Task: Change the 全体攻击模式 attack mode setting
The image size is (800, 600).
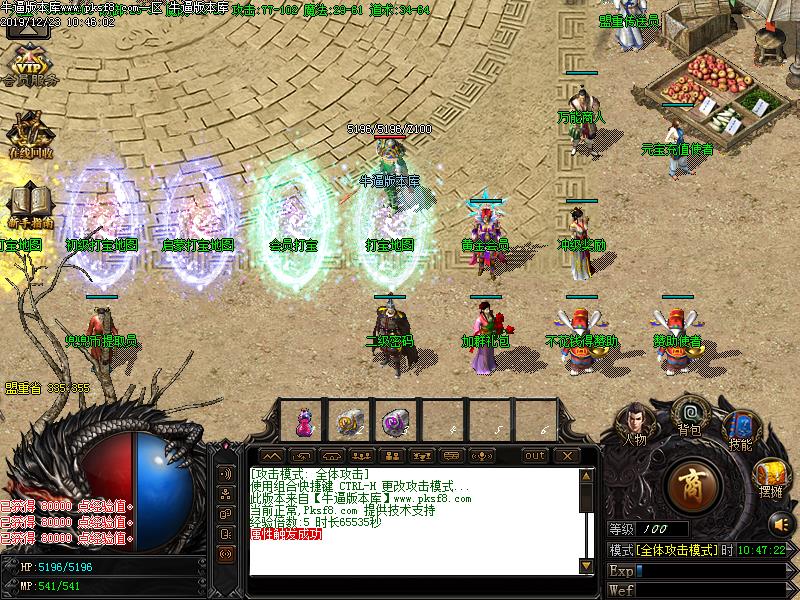Action: point(673,551)
